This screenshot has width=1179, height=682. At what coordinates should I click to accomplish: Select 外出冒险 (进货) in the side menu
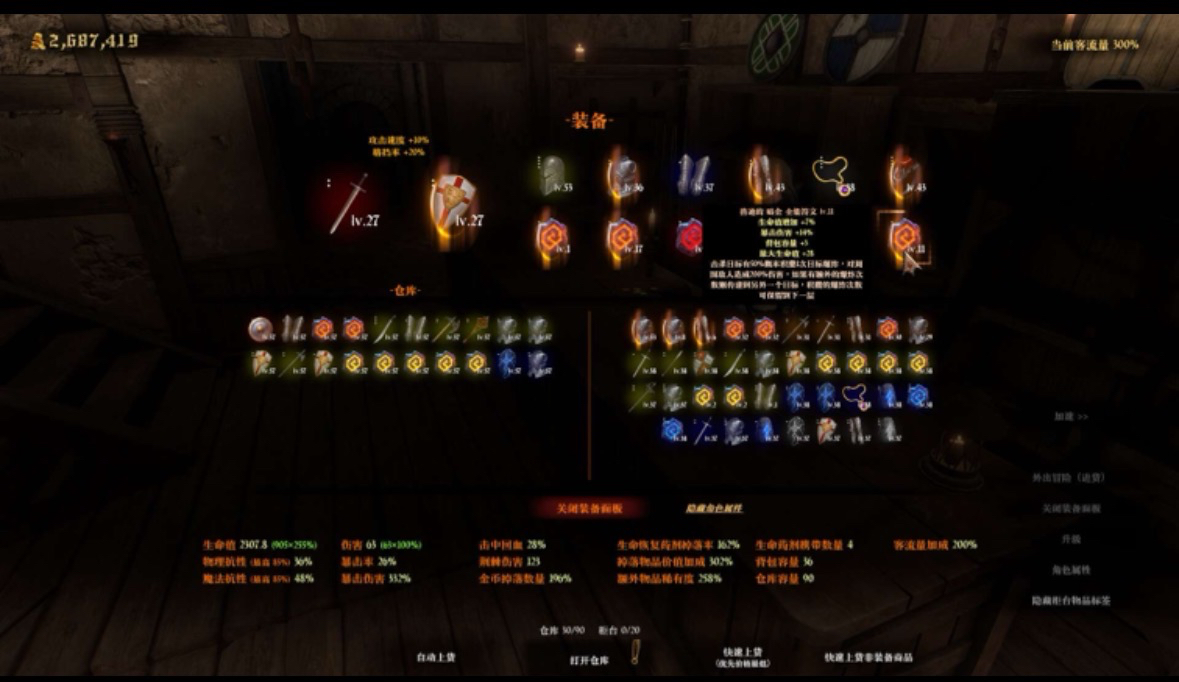pyautogui.click(x=1068, y=478)
